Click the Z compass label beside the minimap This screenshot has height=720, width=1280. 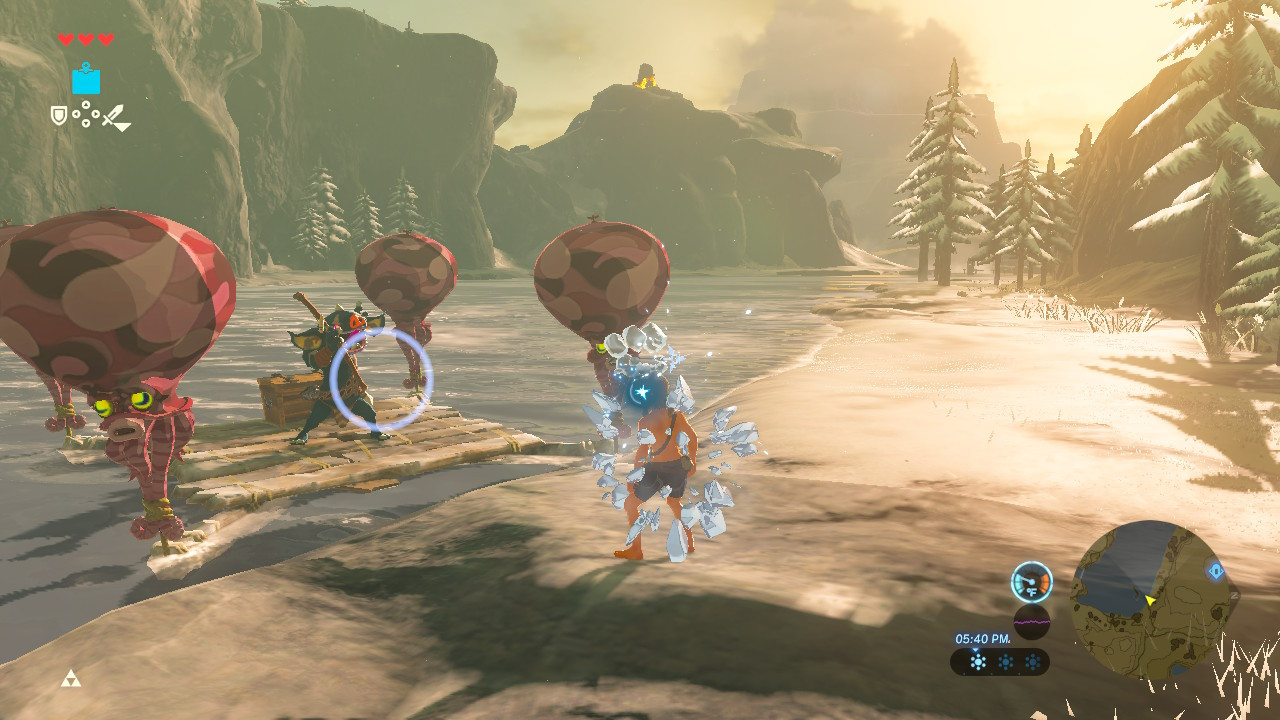click(x=1234, y=595)
